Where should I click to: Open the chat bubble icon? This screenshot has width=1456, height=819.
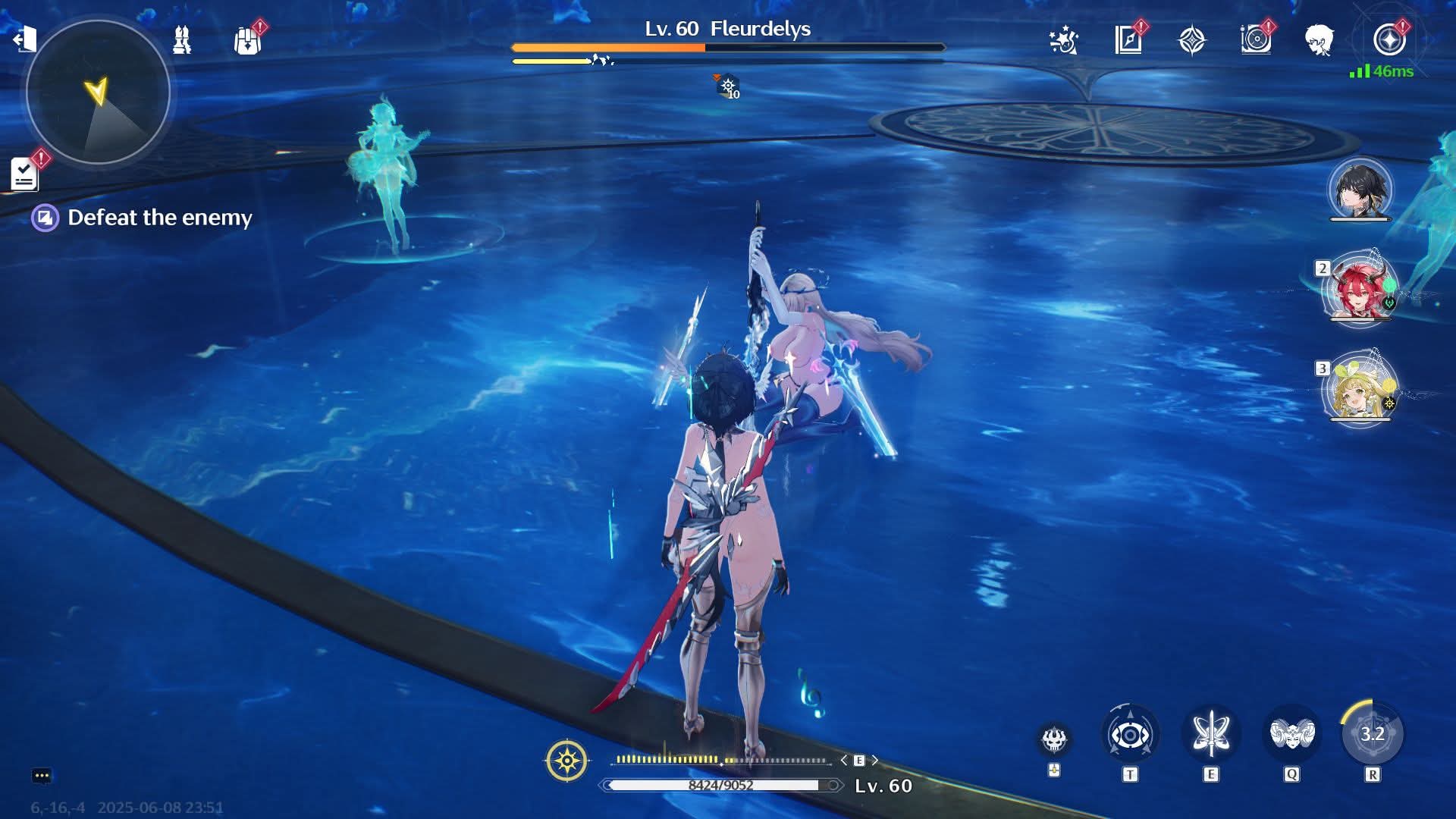click(x=42, y=776)
